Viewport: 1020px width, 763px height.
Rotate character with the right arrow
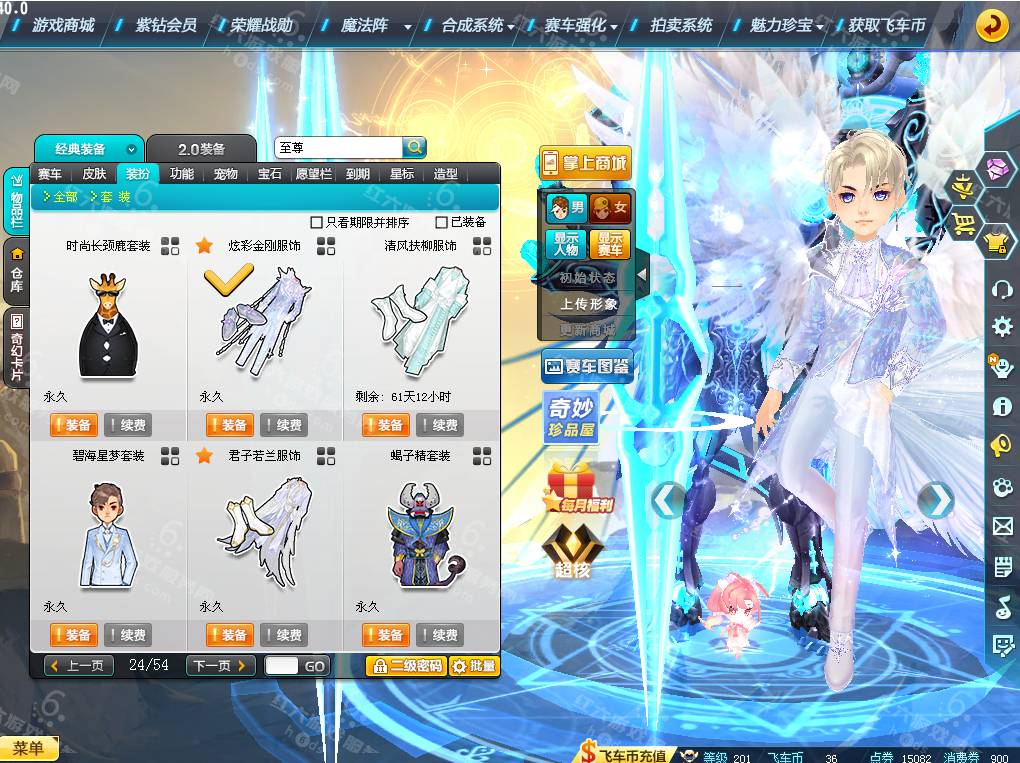[x=935, y=499]
